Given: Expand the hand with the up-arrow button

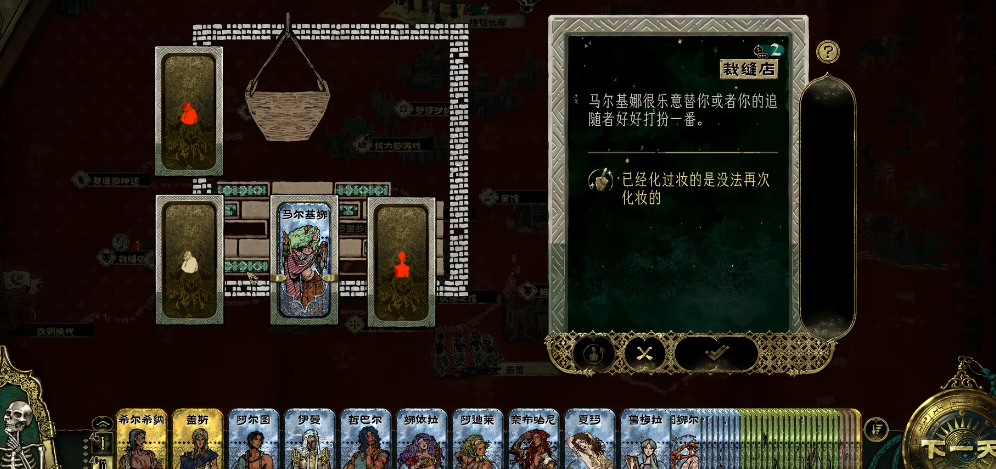Looking at the screenshot, I should 100,424.
